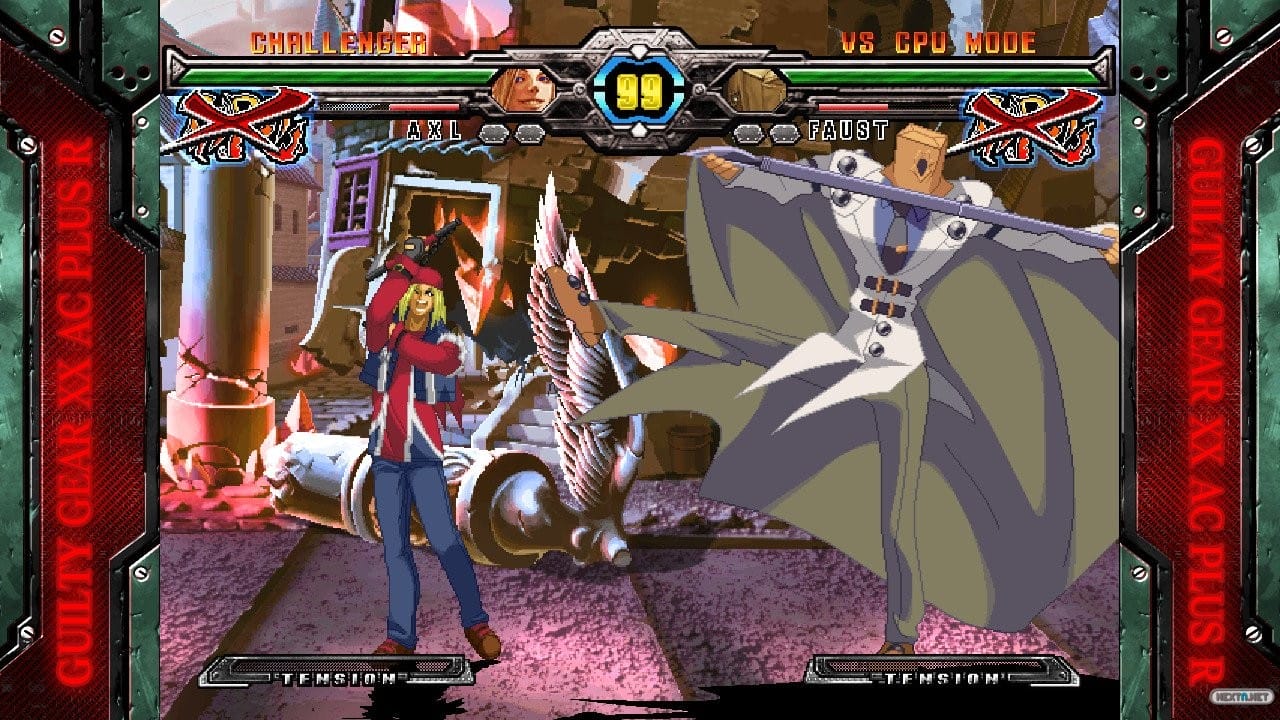
Task: Click Faust's paper-bag portrait
Action: [753, 90]
